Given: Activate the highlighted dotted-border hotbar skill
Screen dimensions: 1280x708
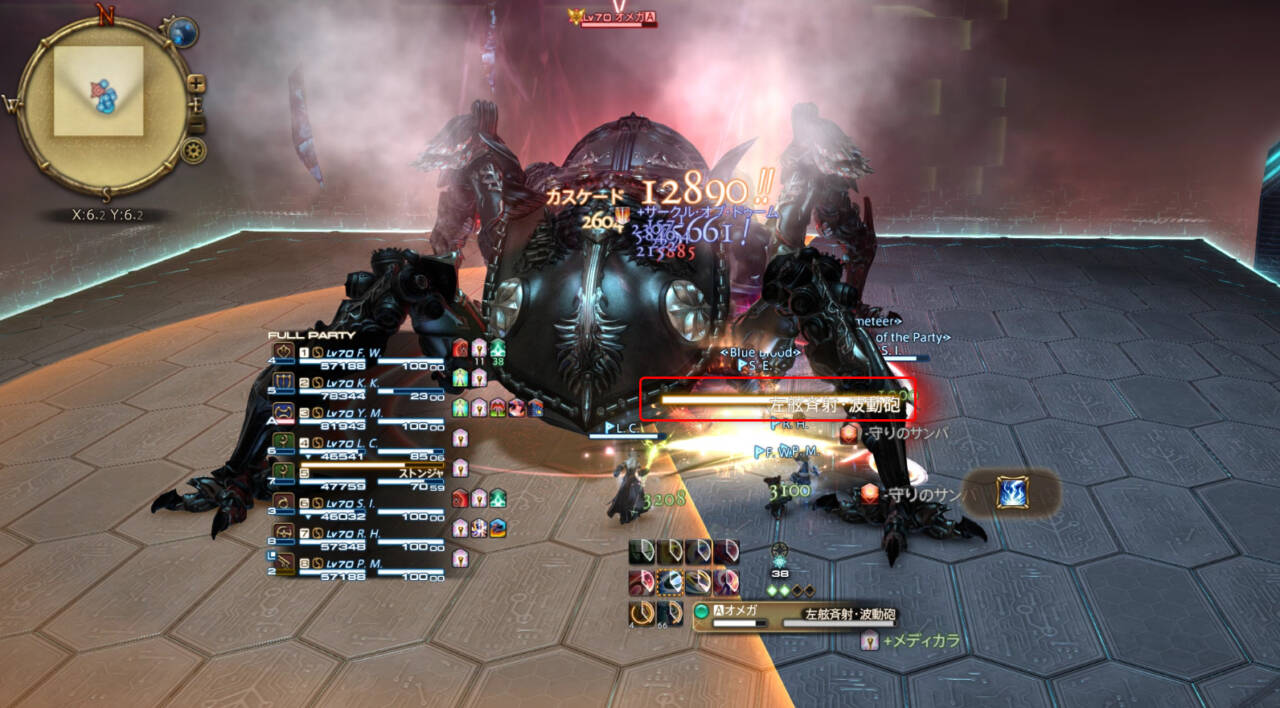Looking at the screenshot, I should [670, 583].
